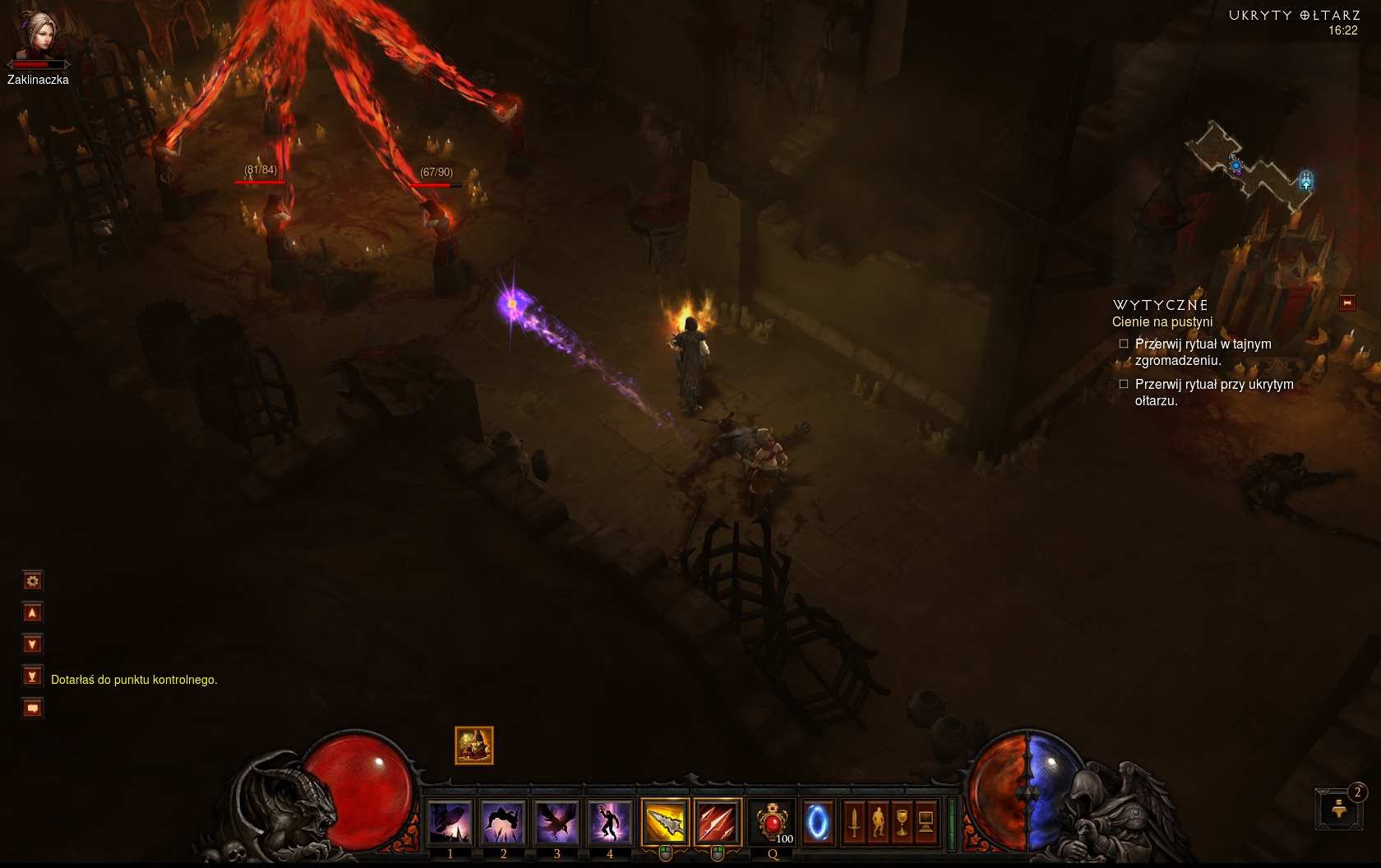Summon the raven skill in slot 3
1381x868 pixels.
pos(557,822)
